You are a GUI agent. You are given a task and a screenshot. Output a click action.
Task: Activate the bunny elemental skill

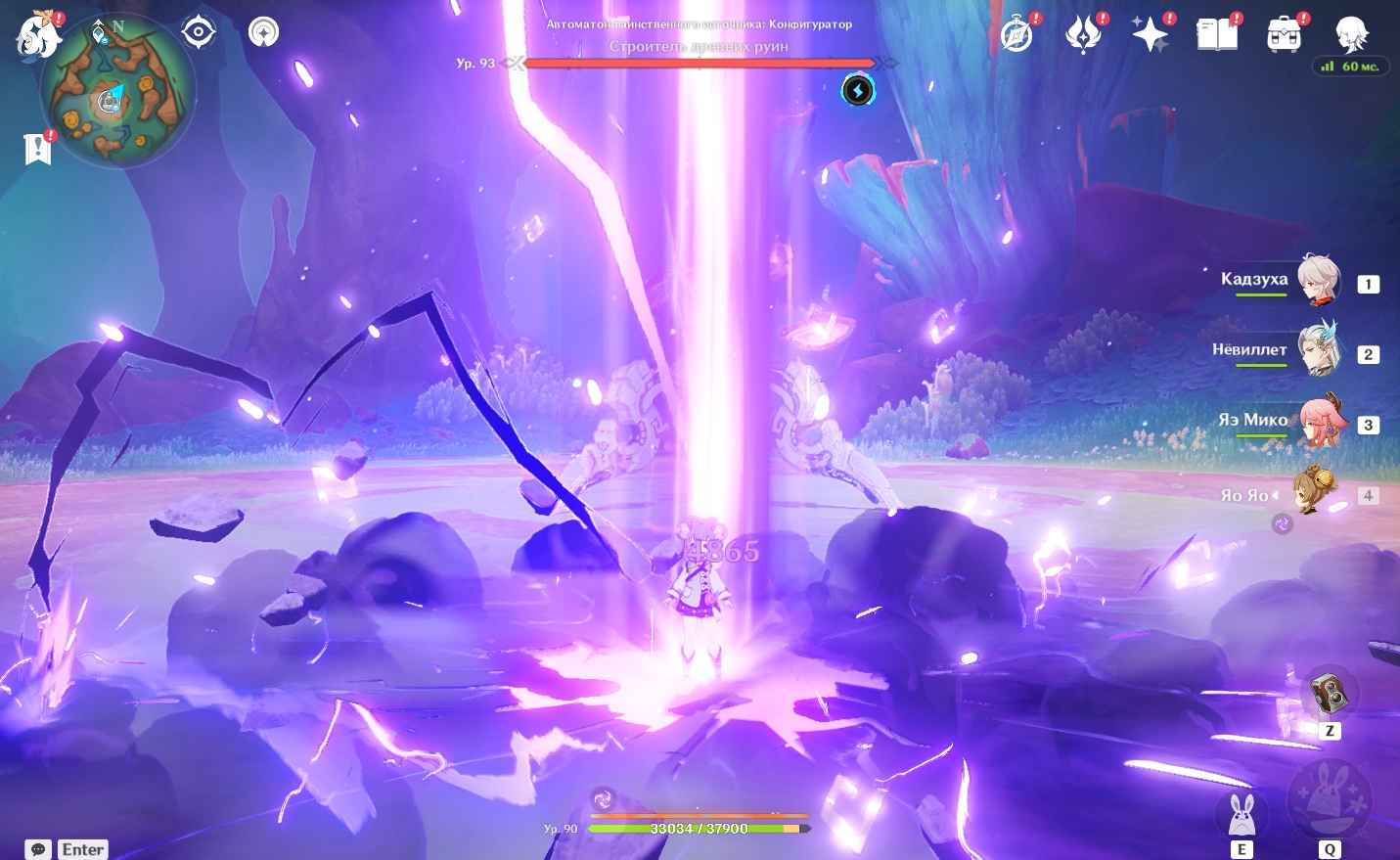(x=1242, y=814)
